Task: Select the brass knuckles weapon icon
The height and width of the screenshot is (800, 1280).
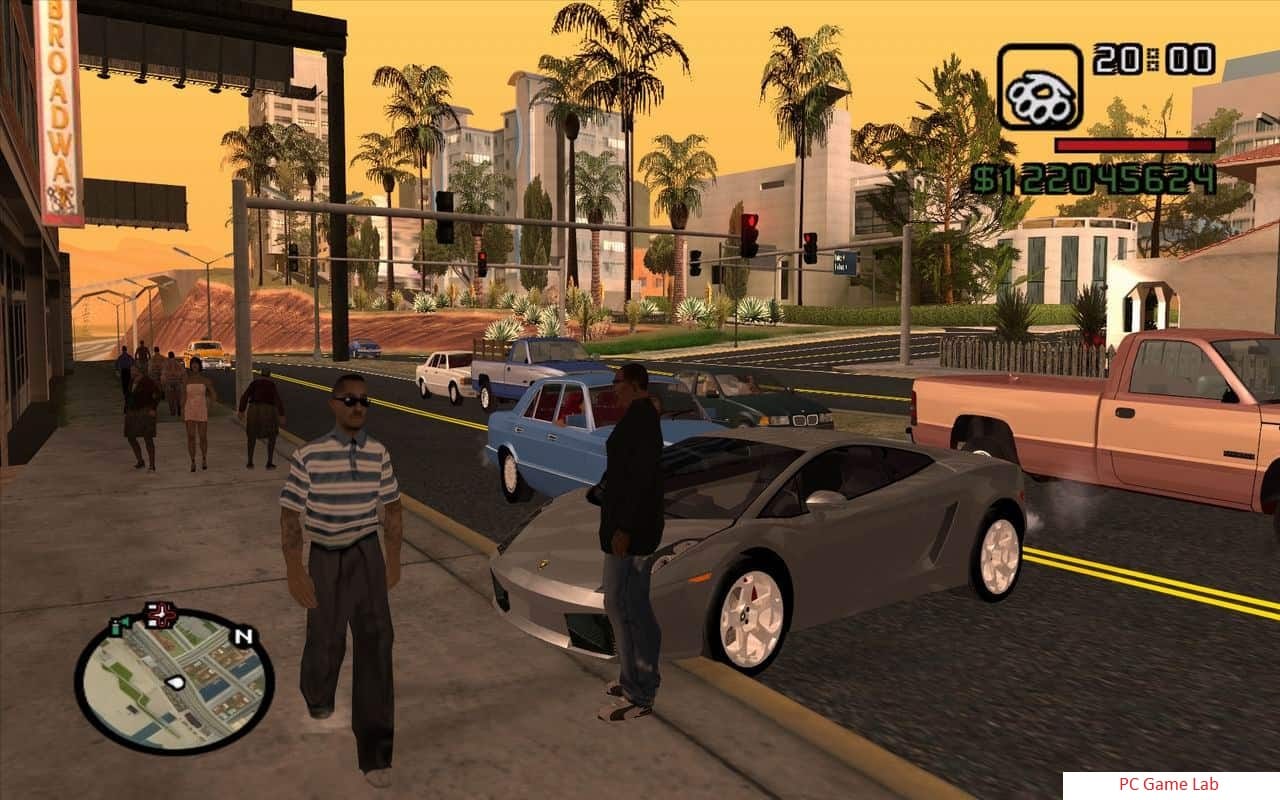Action: click(1040, 87)
